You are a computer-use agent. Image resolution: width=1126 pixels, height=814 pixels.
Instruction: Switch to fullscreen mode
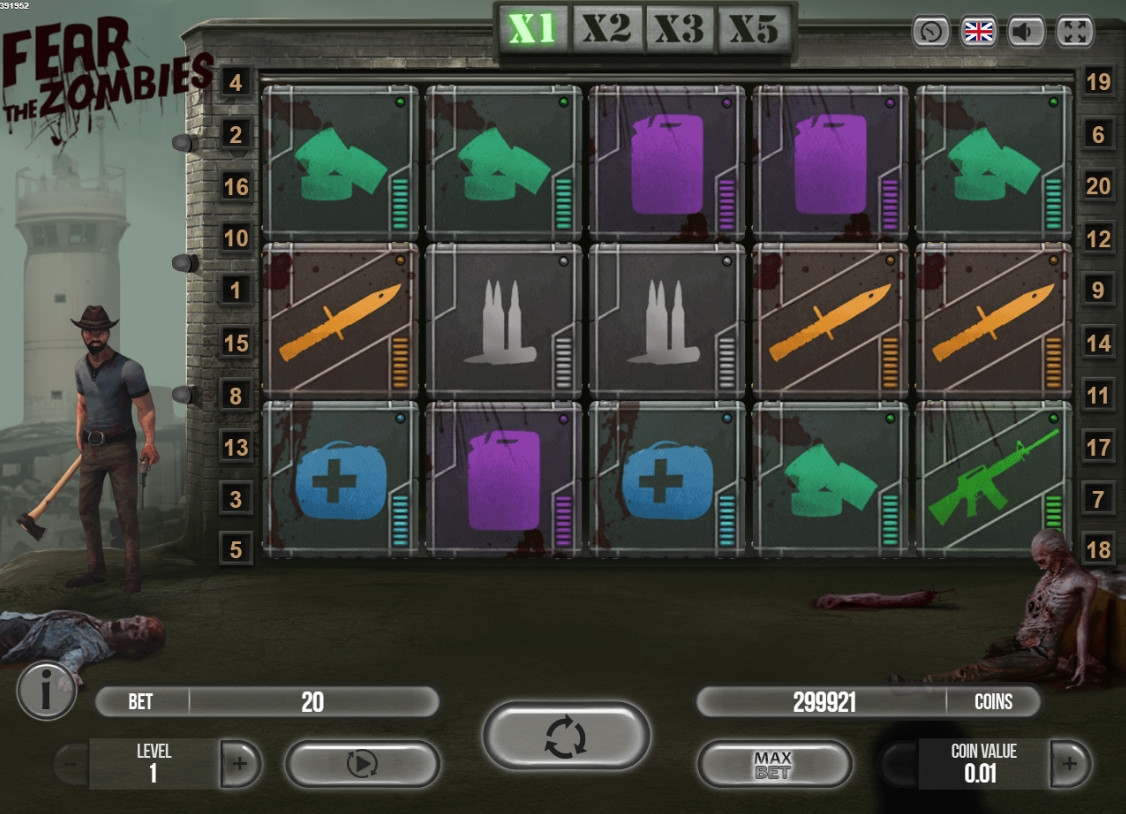[x=1075, y=31]
